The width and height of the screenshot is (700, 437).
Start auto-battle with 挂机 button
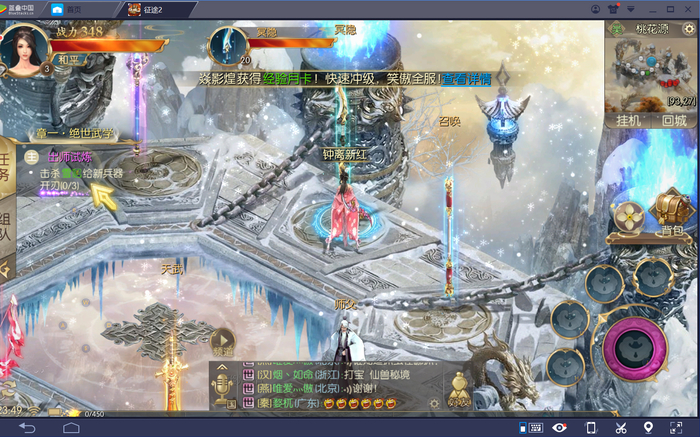[x=628, y=120]
